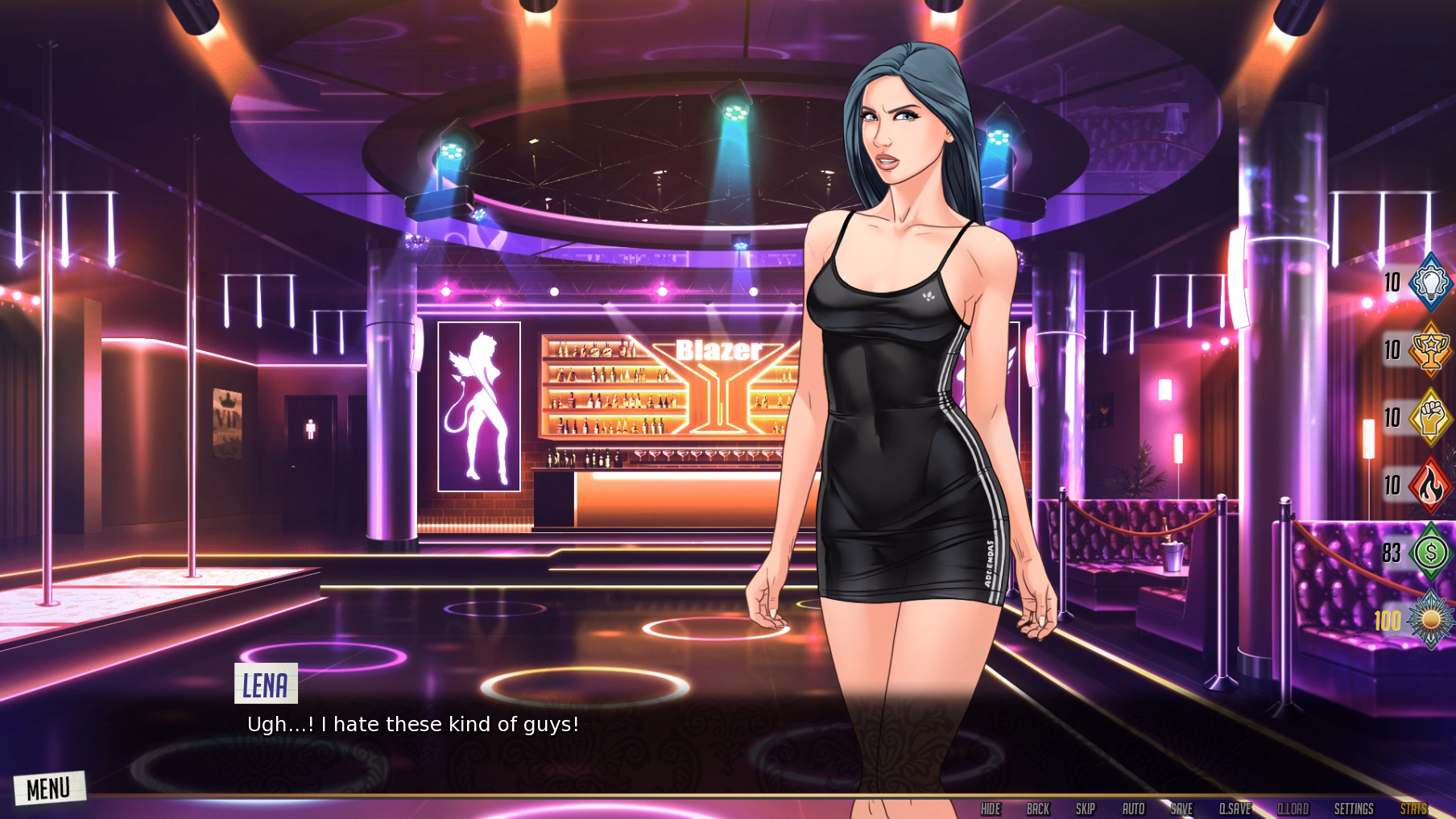The image size is (1456, 819).
Task: Select the sun energy icon
Action: 1430,620
